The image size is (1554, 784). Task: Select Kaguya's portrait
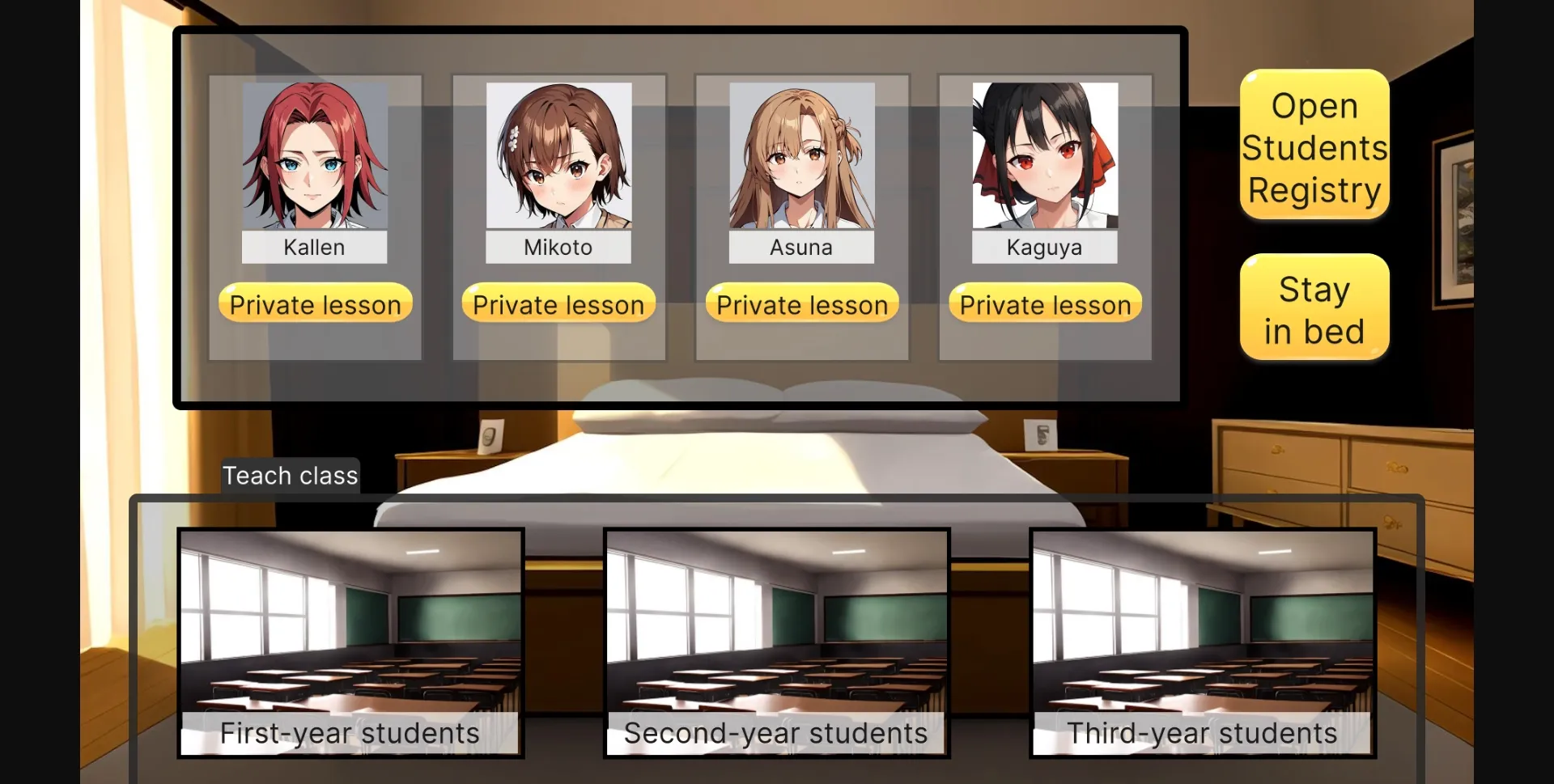1044,158
